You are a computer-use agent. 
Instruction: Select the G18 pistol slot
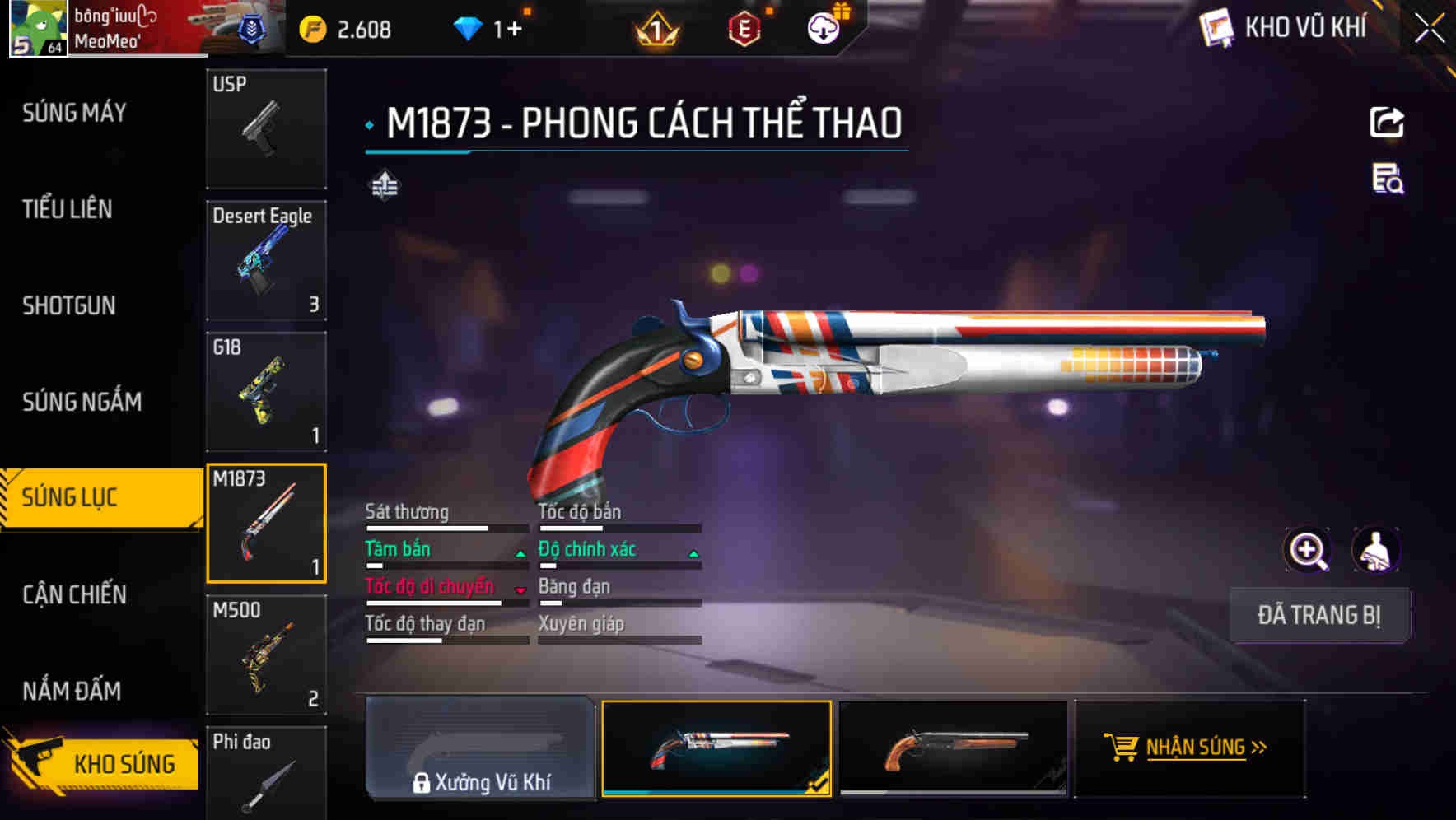(x=266, y=392)
